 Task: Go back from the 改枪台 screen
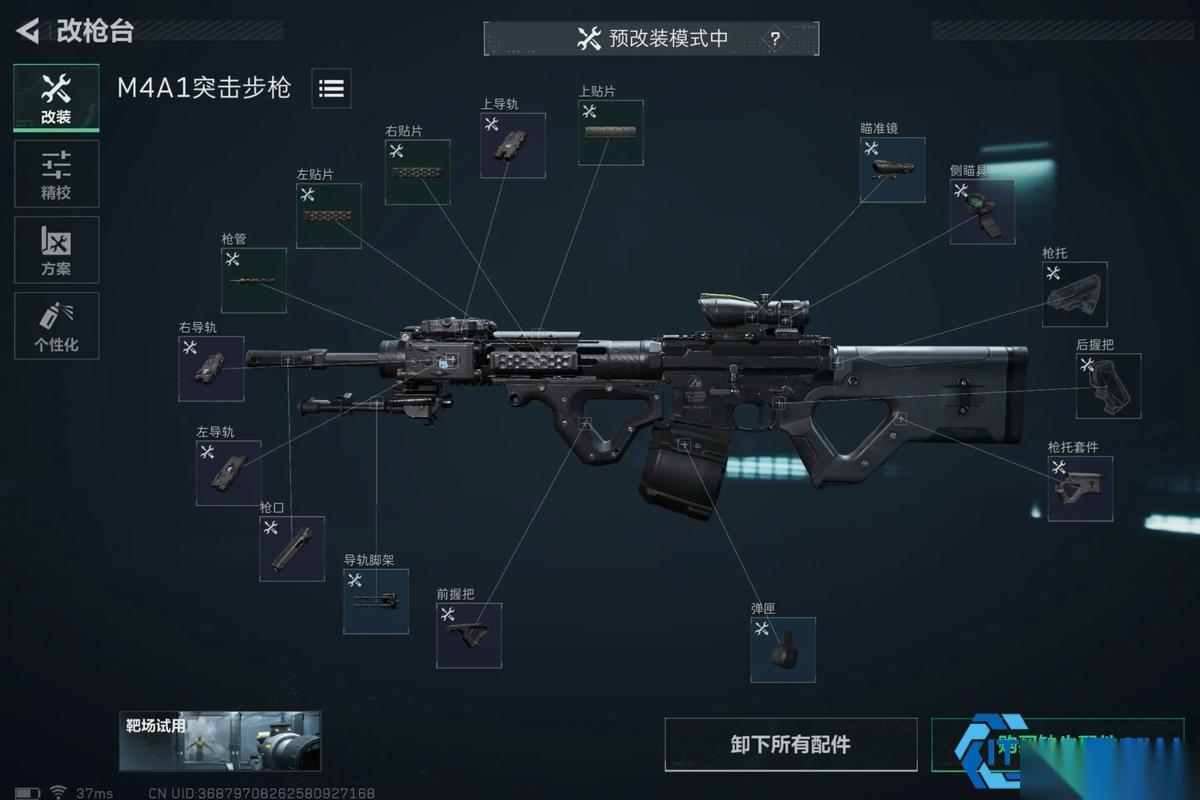pos(28,31)
